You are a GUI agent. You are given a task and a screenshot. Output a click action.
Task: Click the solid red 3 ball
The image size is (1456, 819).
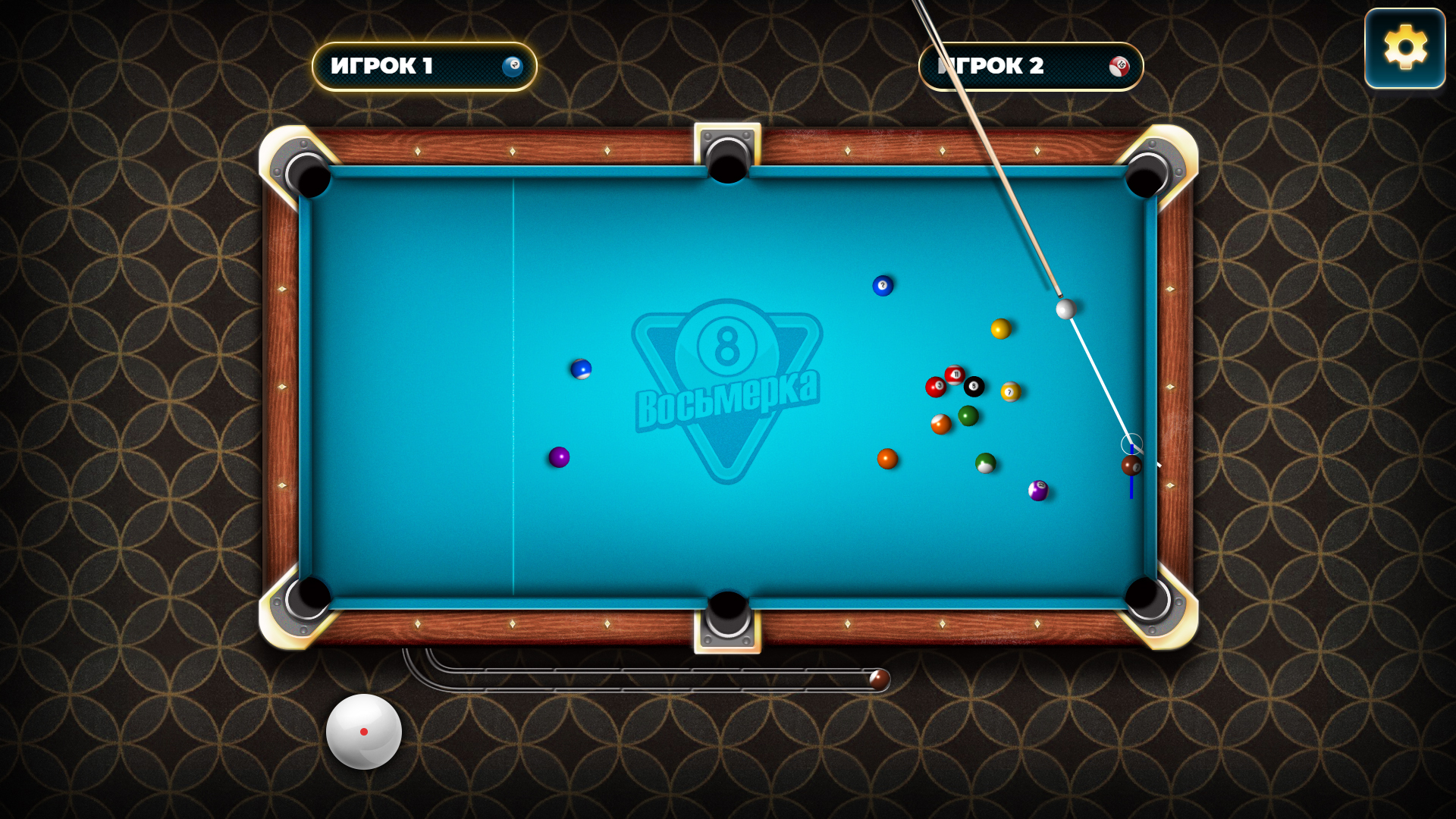coord(937,386)
